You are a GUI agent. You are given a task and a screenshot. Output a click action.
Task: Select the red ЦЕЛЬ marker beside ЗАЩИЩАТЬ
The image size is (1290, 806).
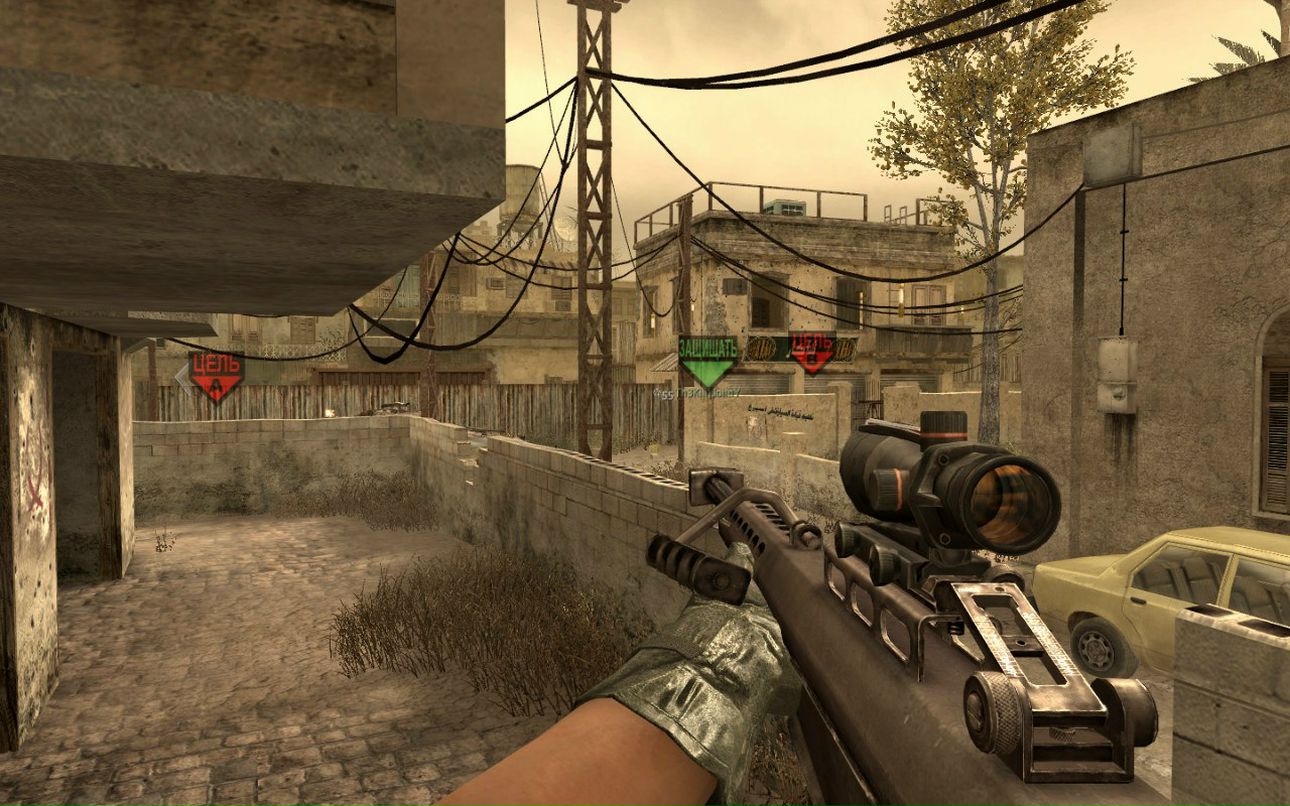812,351
